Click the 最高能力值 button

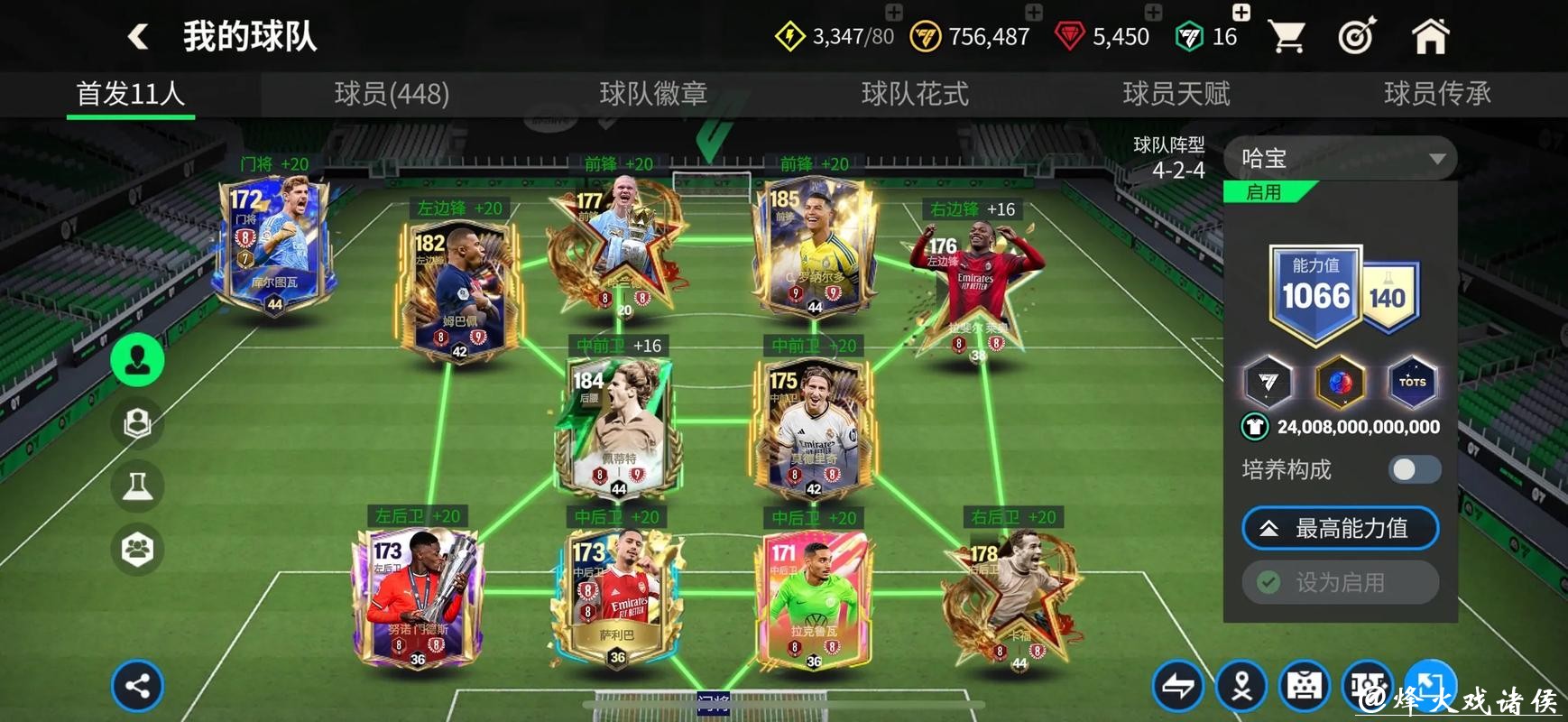click(x=1340, y=529)
